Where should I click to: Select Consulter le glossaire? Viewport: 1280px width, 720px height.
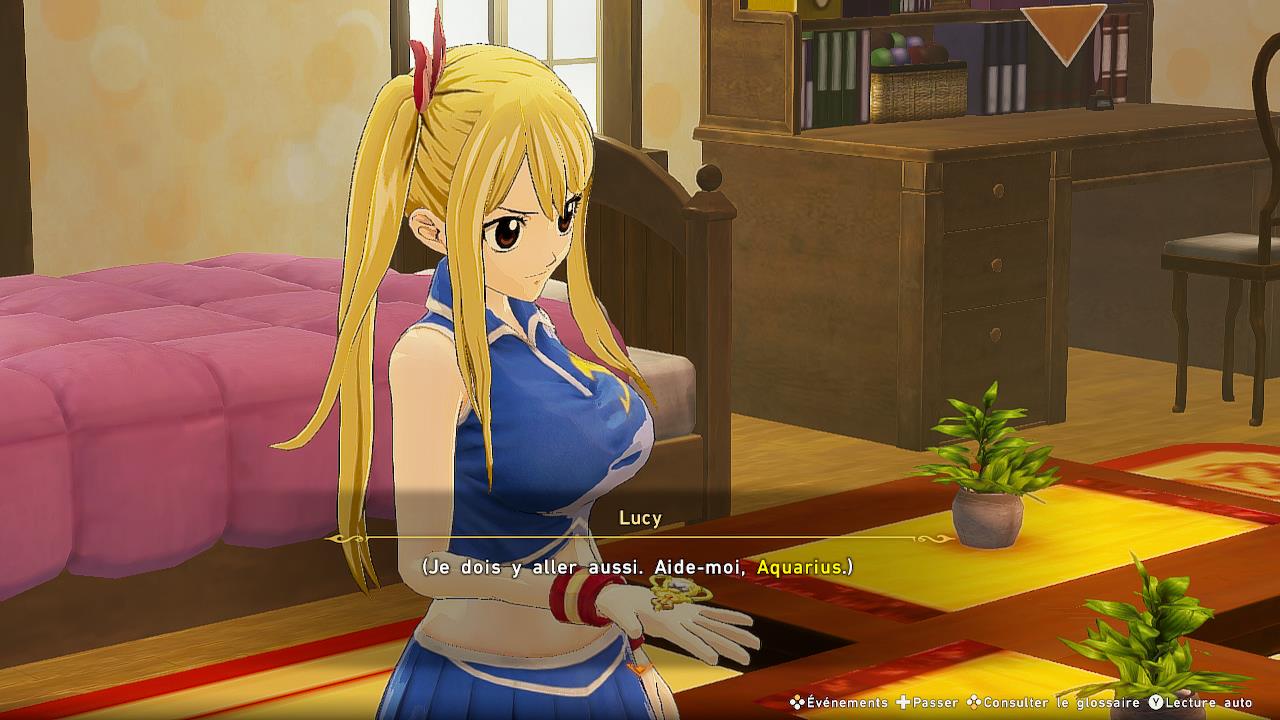[x=1053, y=703]
